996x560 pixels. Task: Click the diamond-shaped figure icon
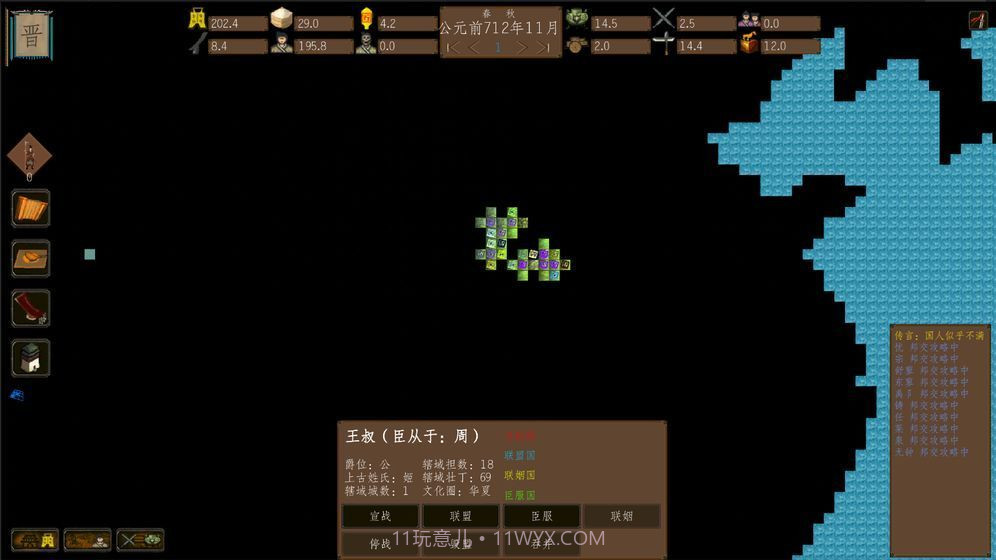tap(30, 157)
